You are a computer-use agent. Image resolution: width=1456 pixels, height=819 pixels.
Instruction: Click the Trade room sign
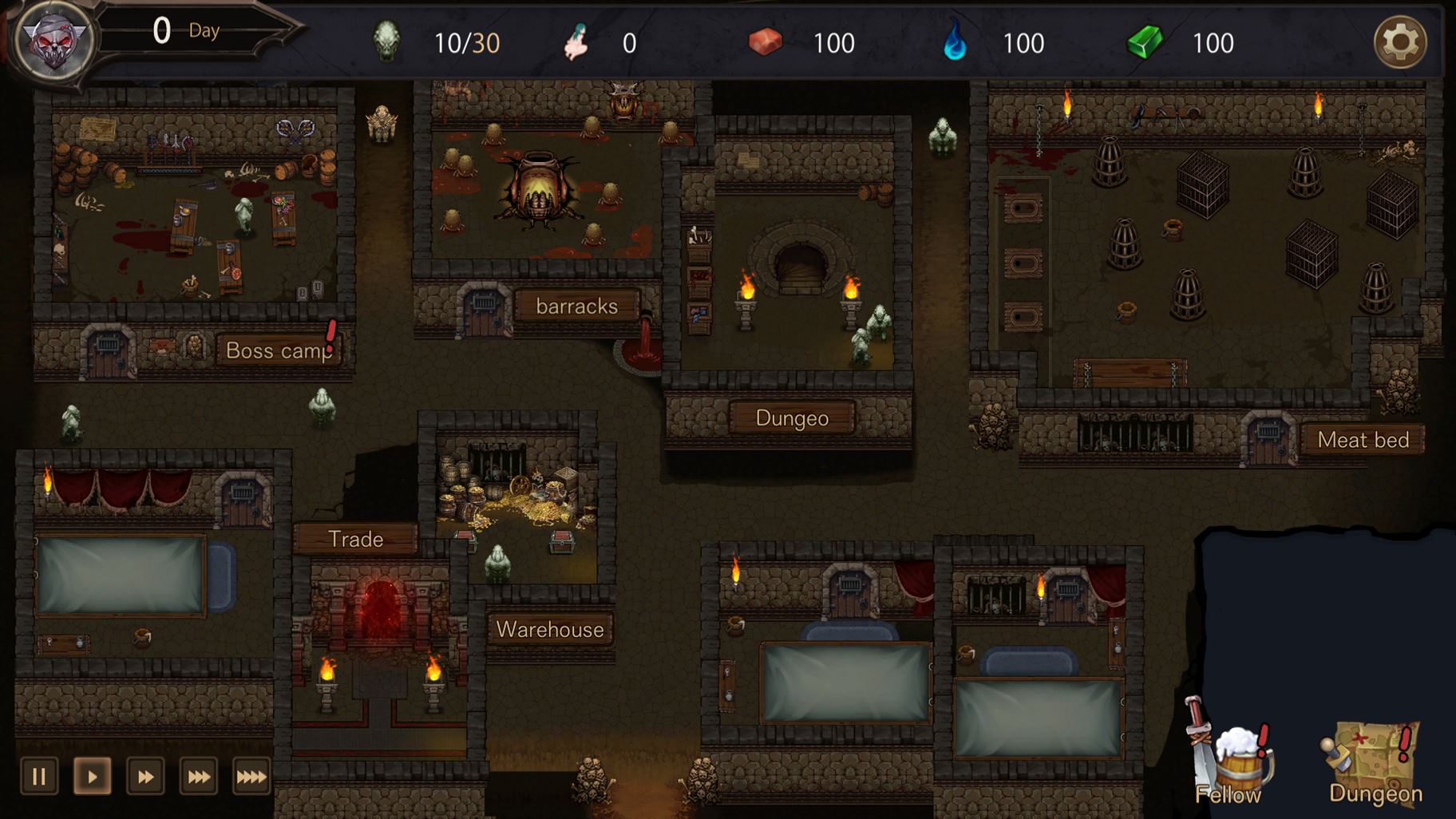(355, 540)
